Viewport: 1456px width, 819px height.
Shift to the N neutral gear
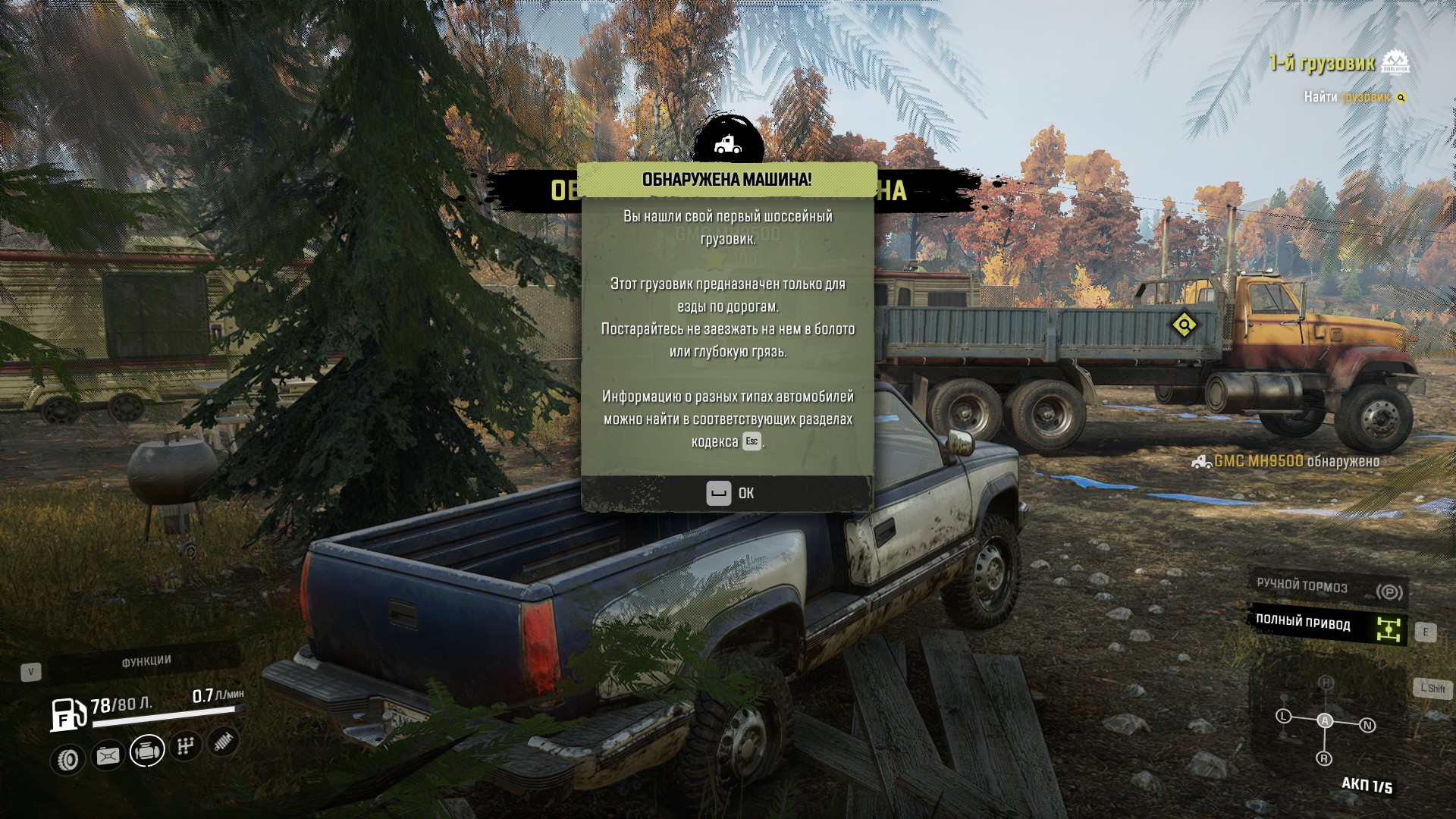pos(1367,726)
